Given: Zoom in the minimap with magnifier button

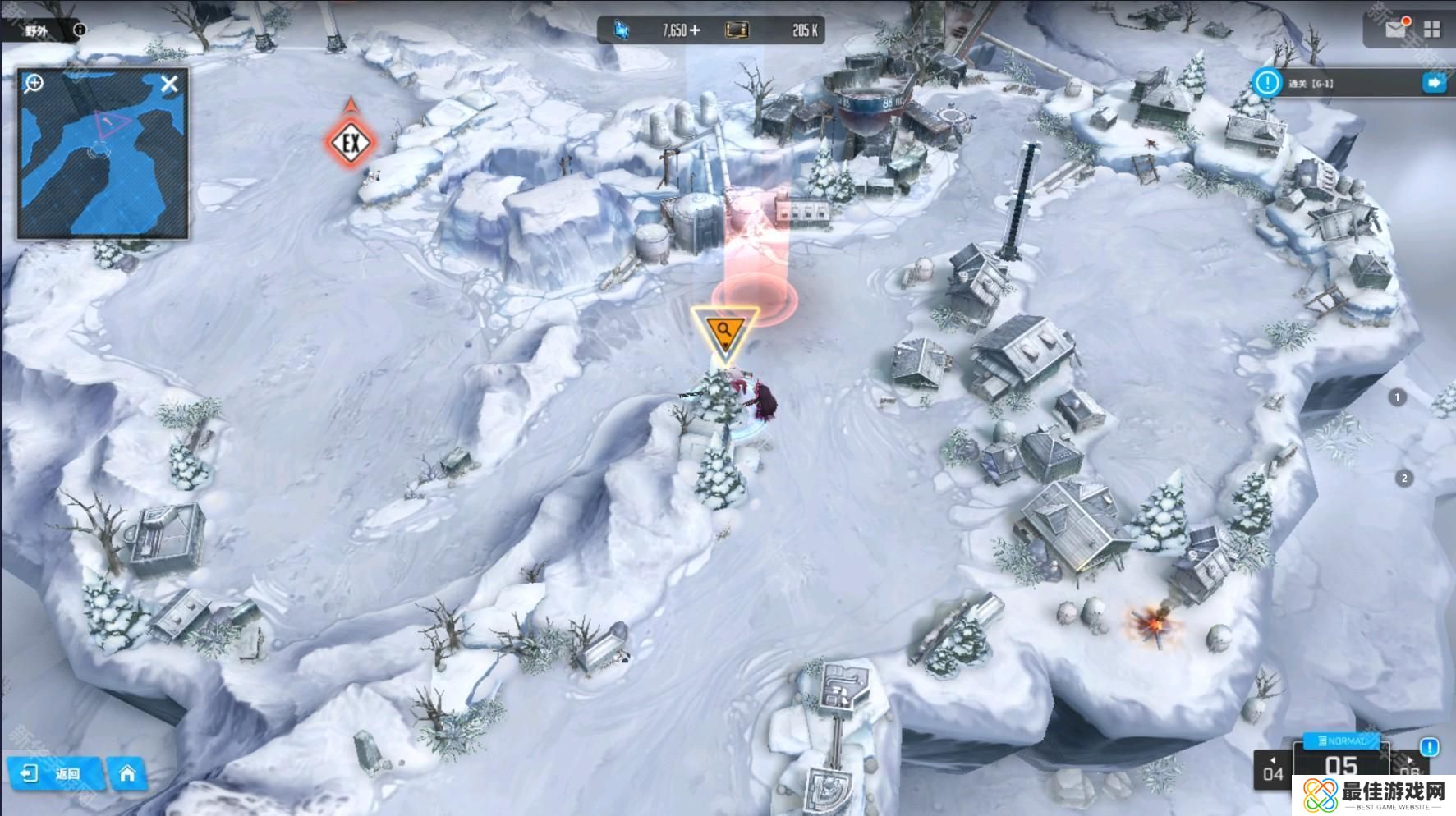Looking at the screenshot, I should pos(34,83).
